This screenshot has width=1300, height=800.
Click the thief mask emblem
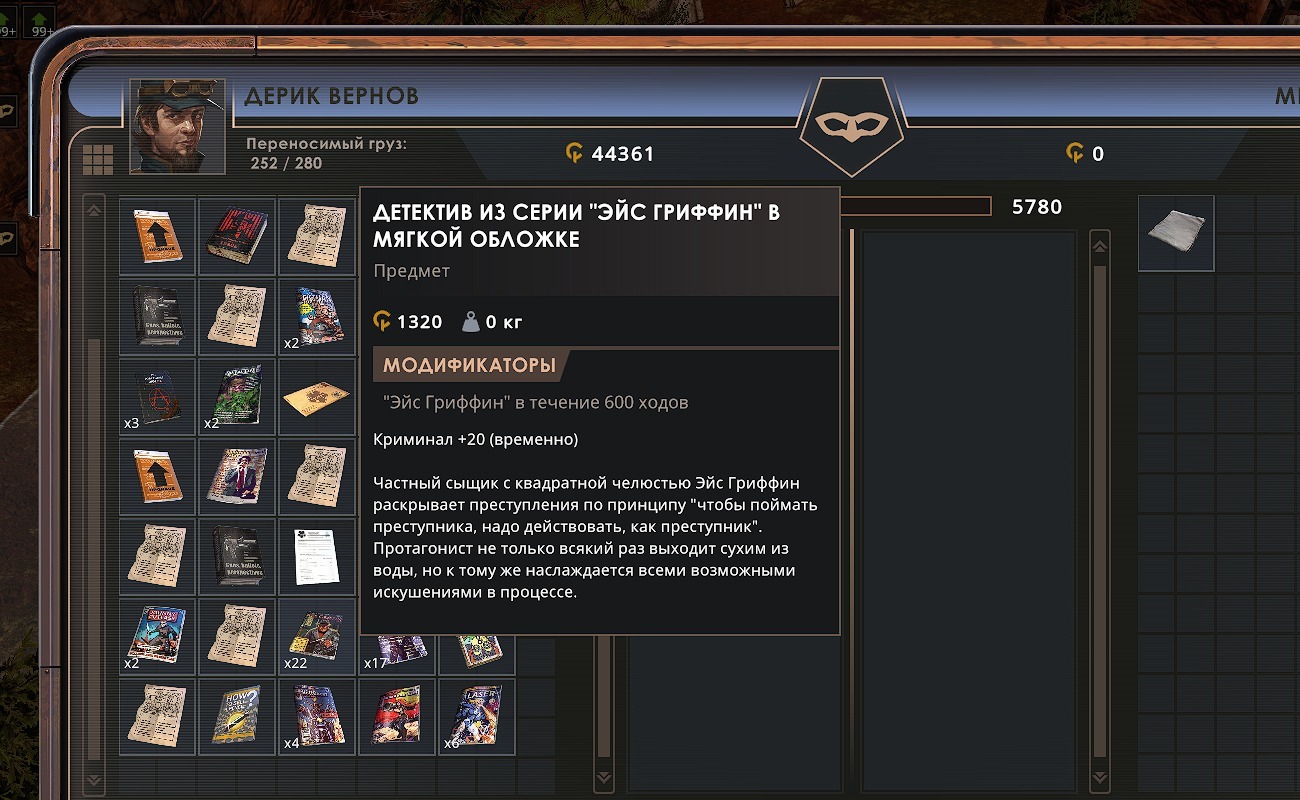point(850,124)
